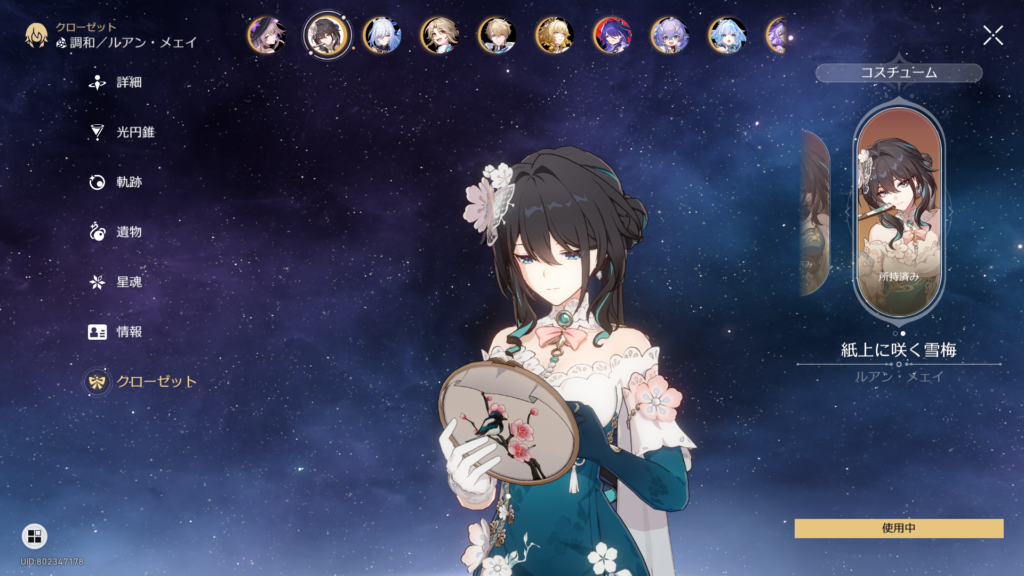
Task: Open the 詳細 details menu entry
Action: pyautogui.click(x=128, y=82)
